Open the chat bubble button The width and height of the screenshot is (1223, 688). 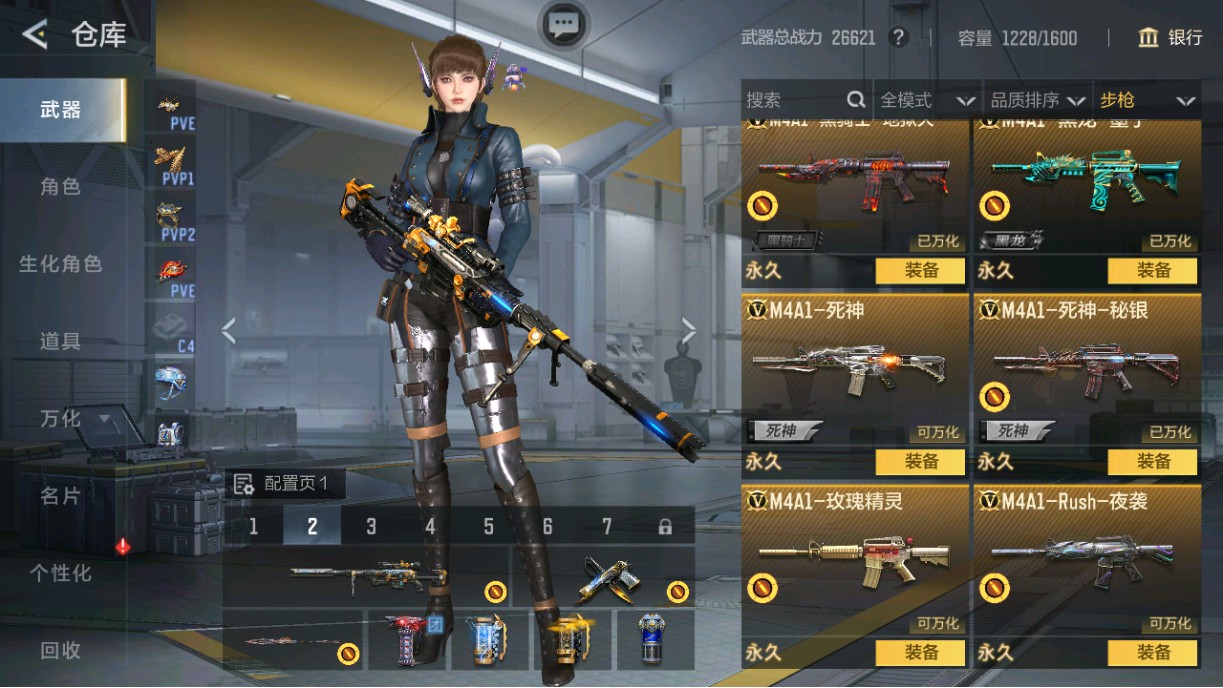(564, 24)
